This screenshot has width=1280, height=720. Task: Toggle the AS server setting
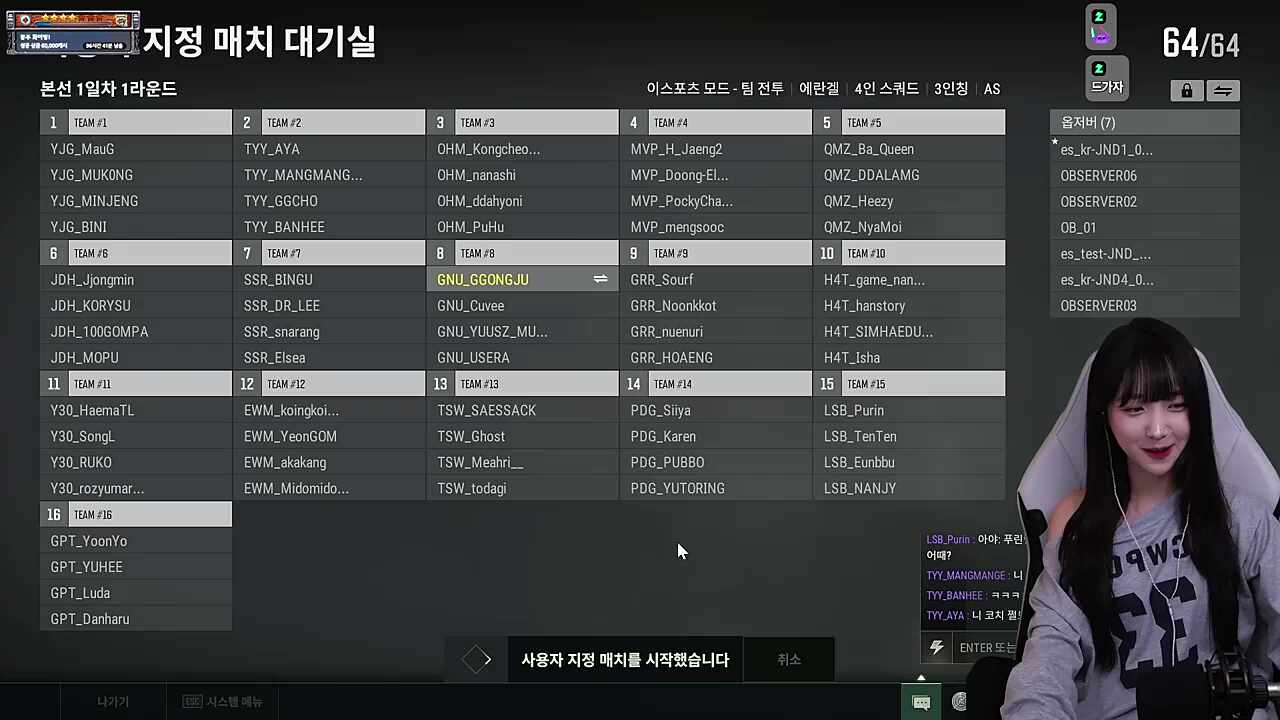point(991,89)
